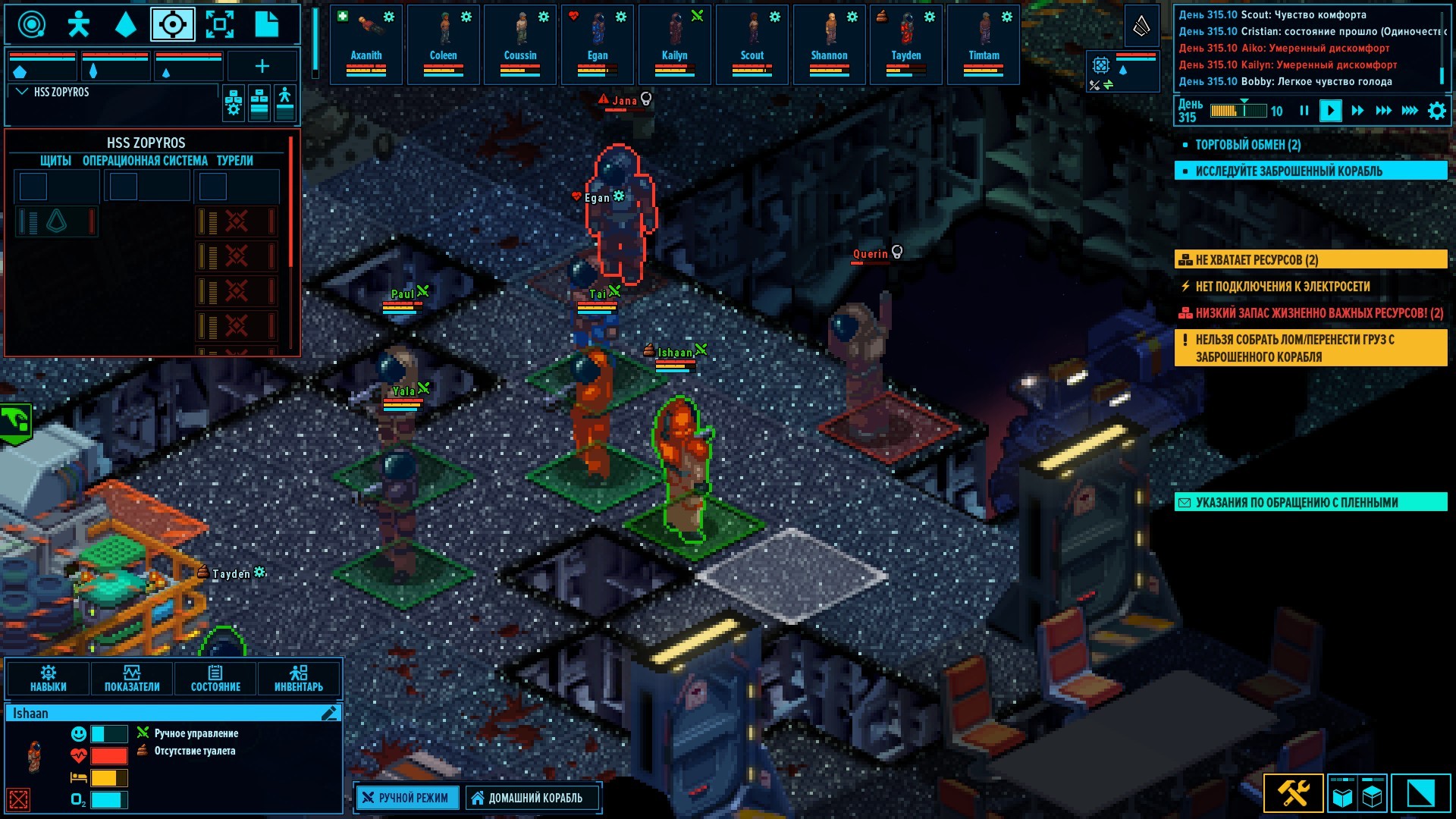
Task: Set game speed to normal play
Action: [1330, 111]
